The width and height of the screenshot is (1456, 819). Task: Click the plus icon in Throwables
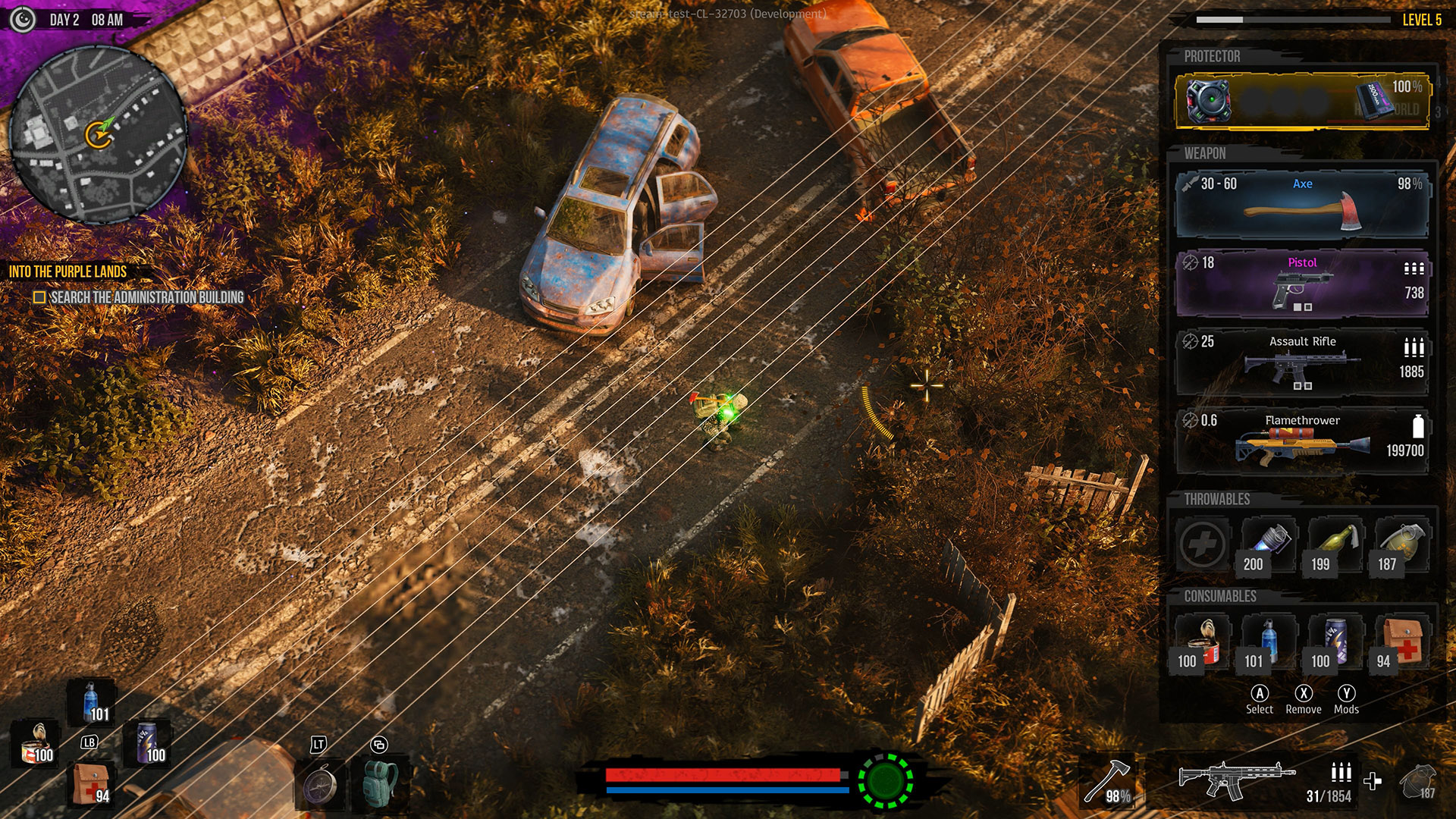coord(1204,544)
